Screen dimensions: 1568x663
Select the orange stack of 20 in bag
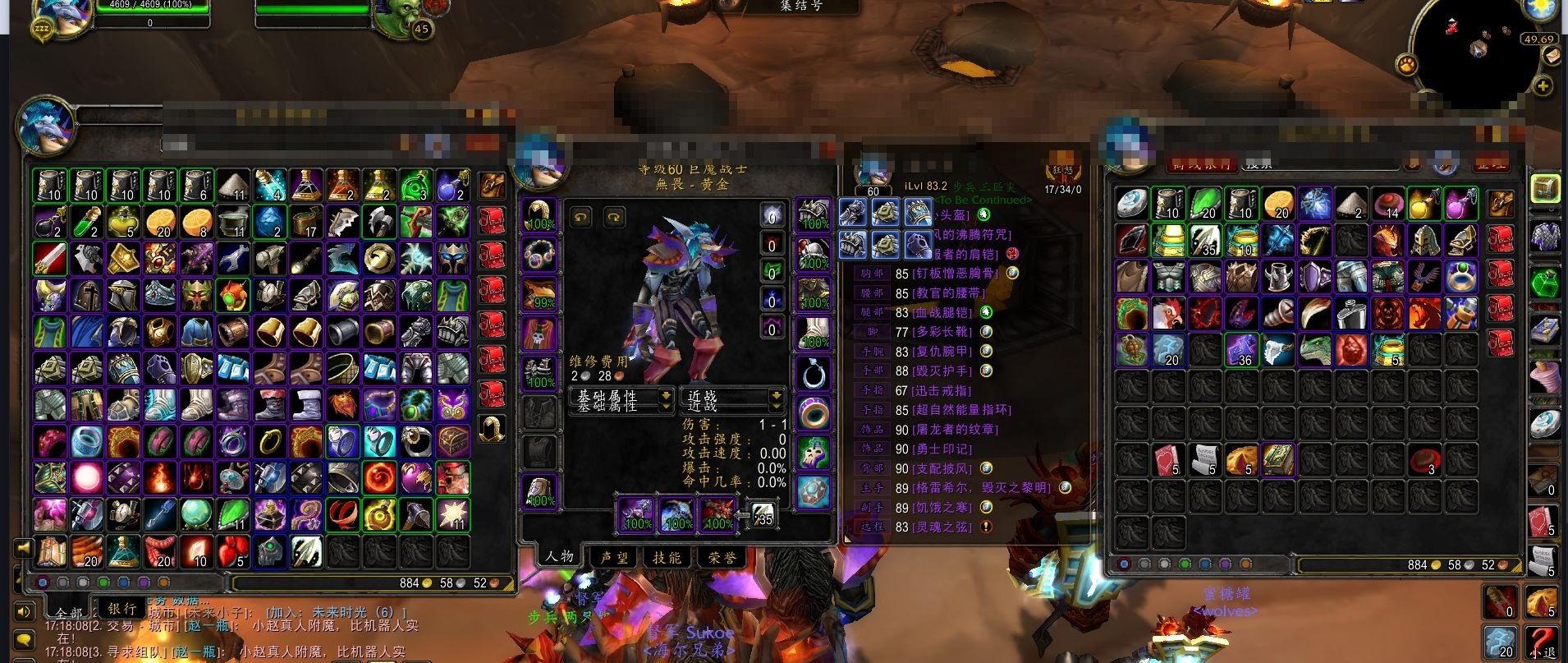(x=160, y=222)
